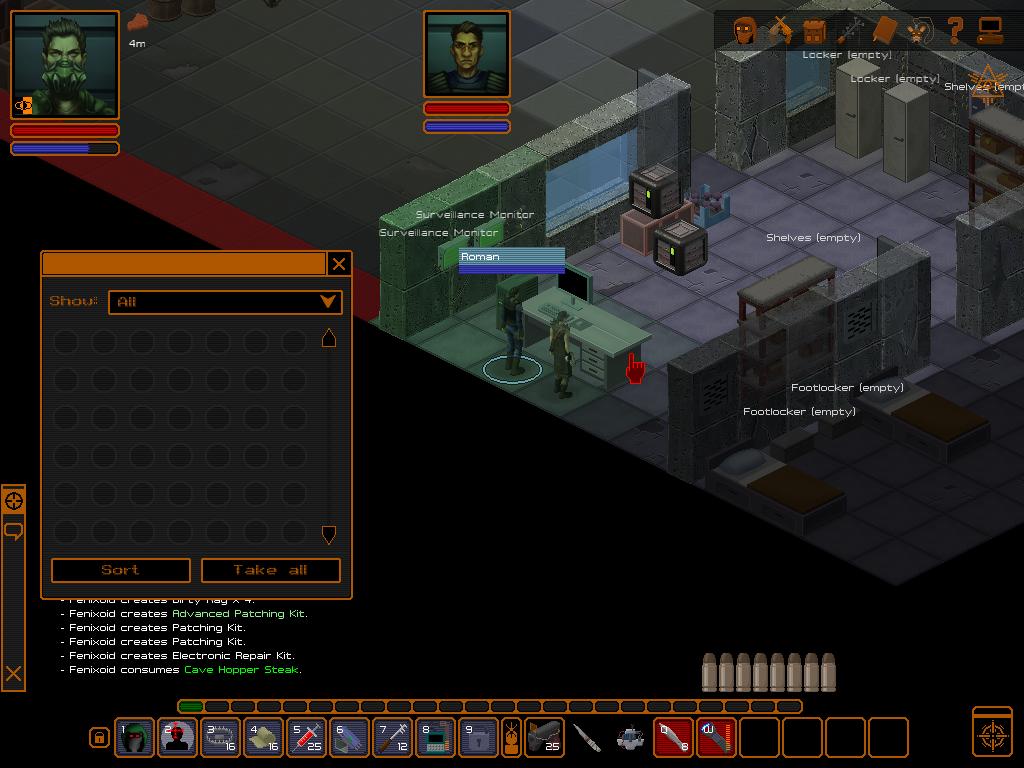Open the hooded character sheet icon
The width and height of the screenshot is (1024, 768).
click(744, 30)
